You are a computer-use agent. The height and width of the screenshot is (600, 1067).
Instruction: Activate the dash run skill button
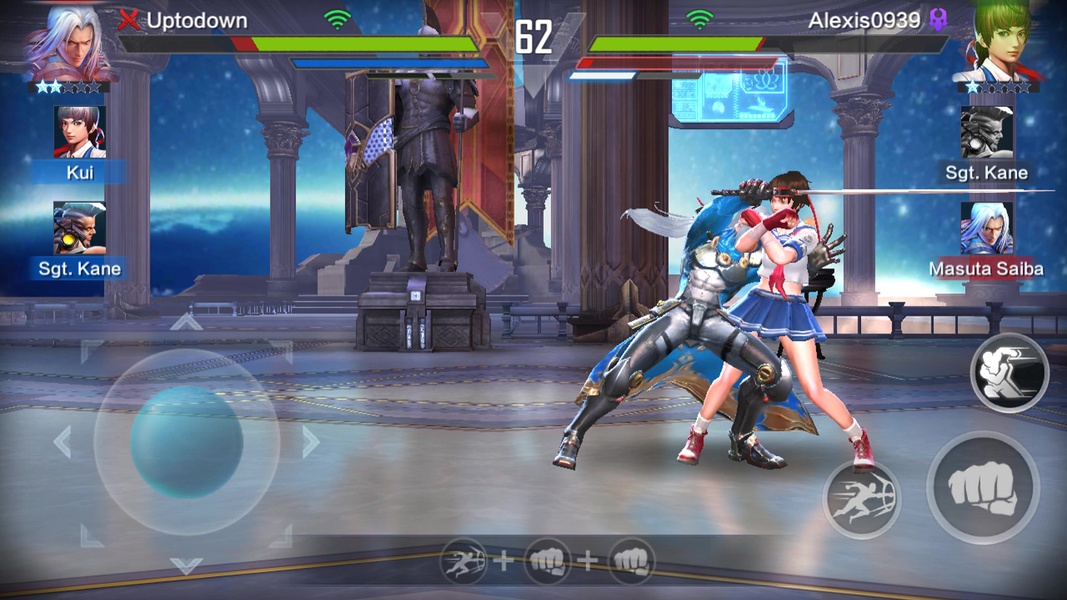(x=861, y=499)
